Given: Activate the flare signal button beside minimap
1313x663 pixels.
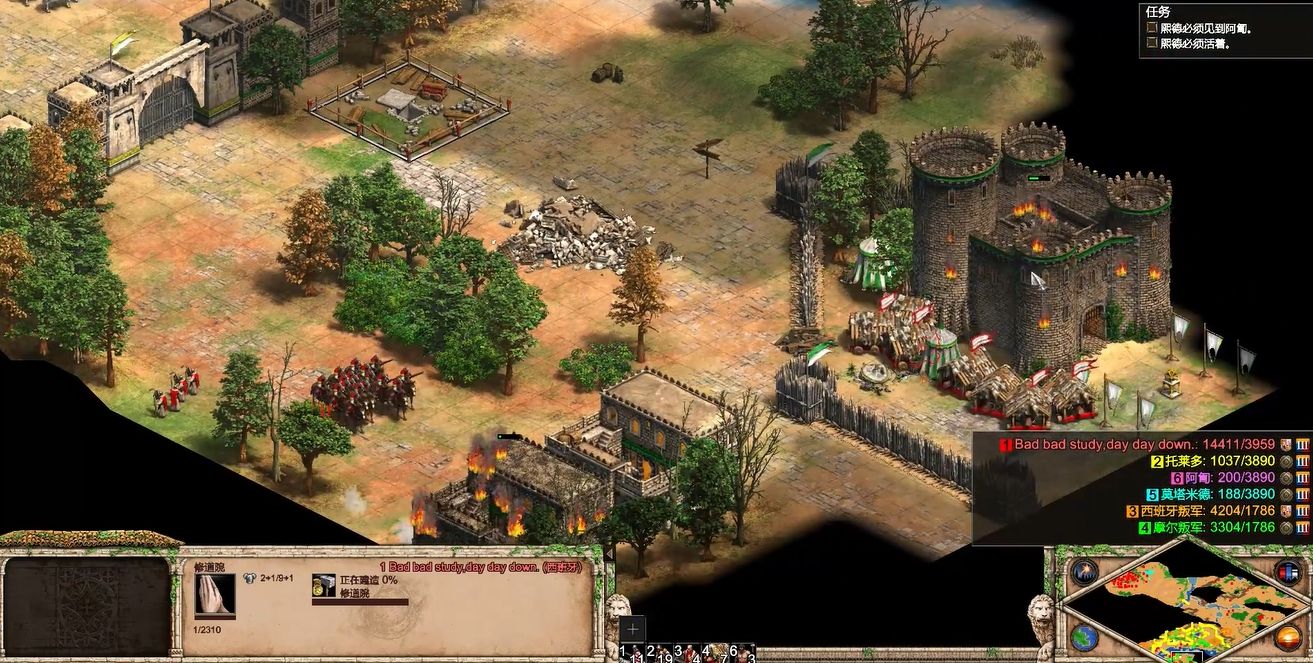Looking at the screenshot, I should (1084, 573).
